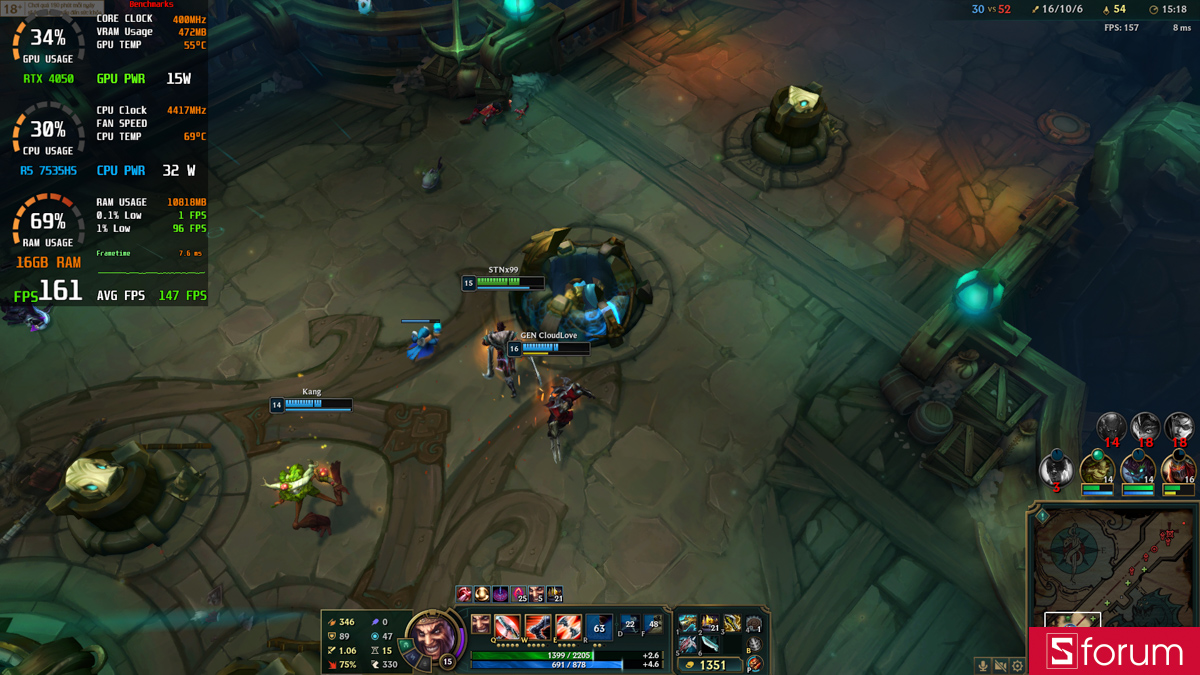Viewport: 1200px width, 675px height.
Task: Select the level 16 red-armored teammate portrait
Action: point(1178,468)
